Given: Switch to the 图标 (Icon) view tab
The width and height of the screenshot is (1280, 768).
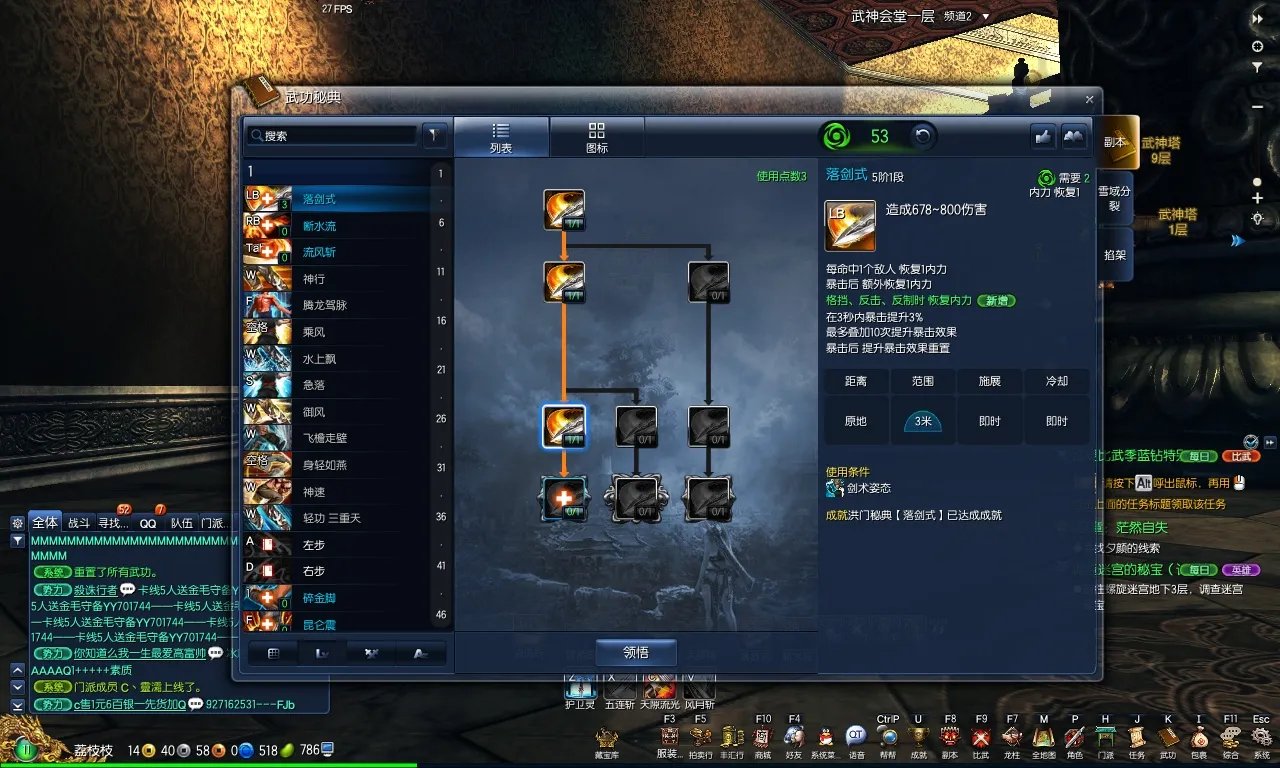Looking at the screenshot, I should [x=597, y=136].
